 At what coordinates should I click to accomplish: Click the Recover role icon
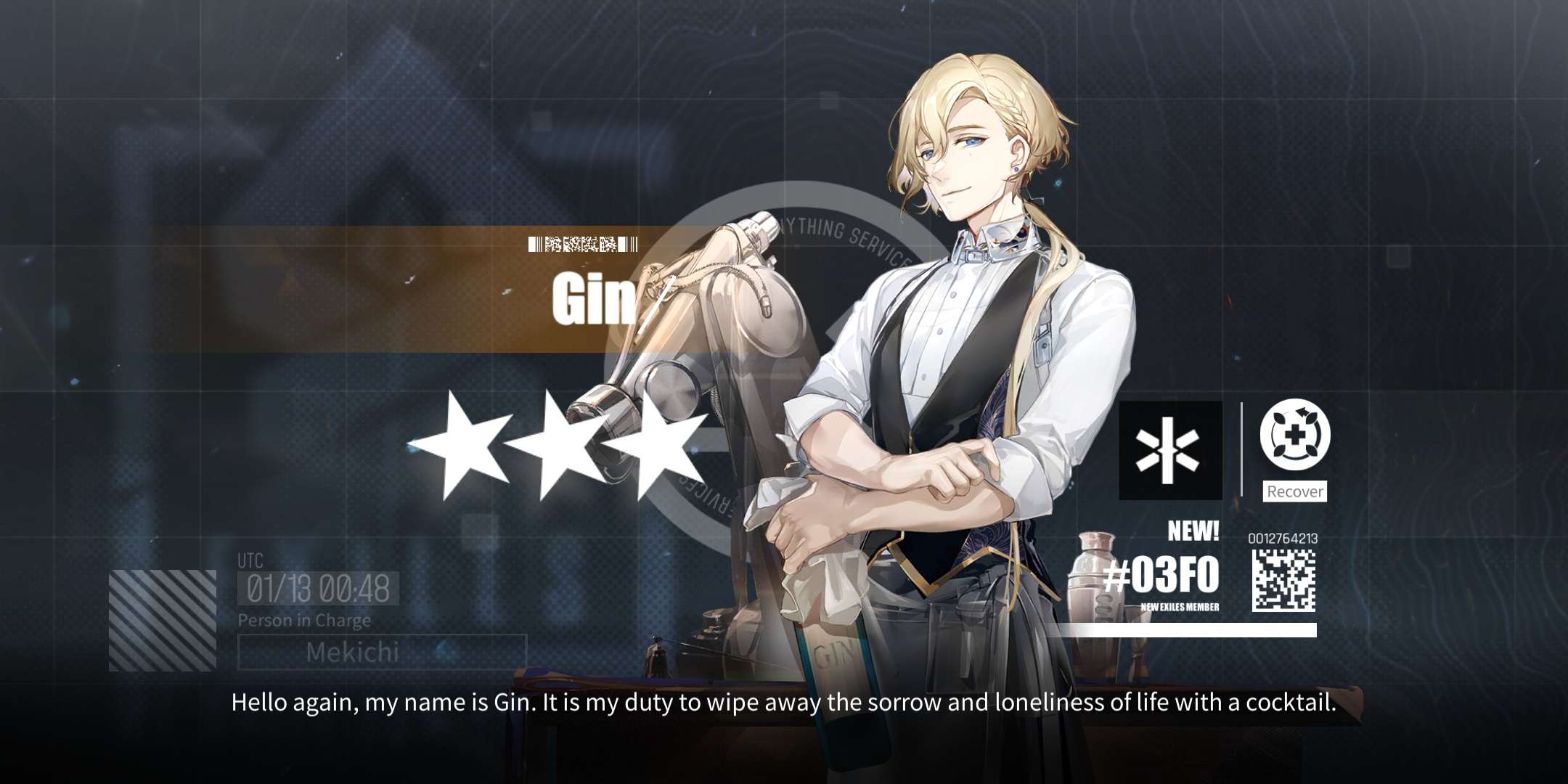pos(1295,438)
